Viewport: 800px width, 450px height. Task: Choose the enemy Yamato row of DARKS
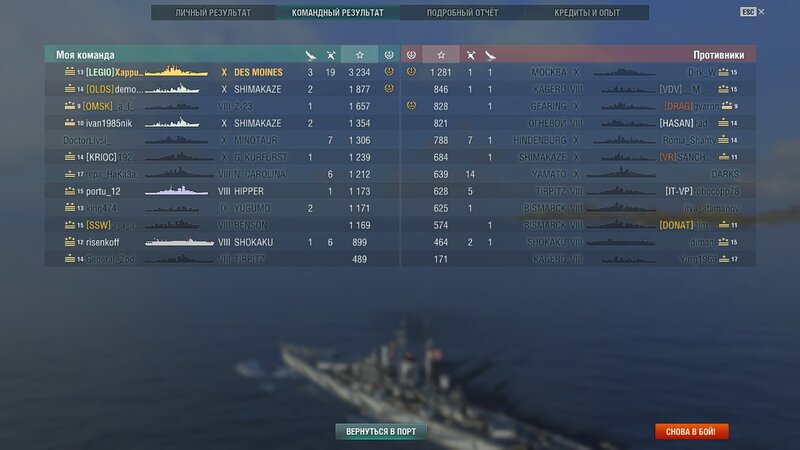(x=580, y=174)
